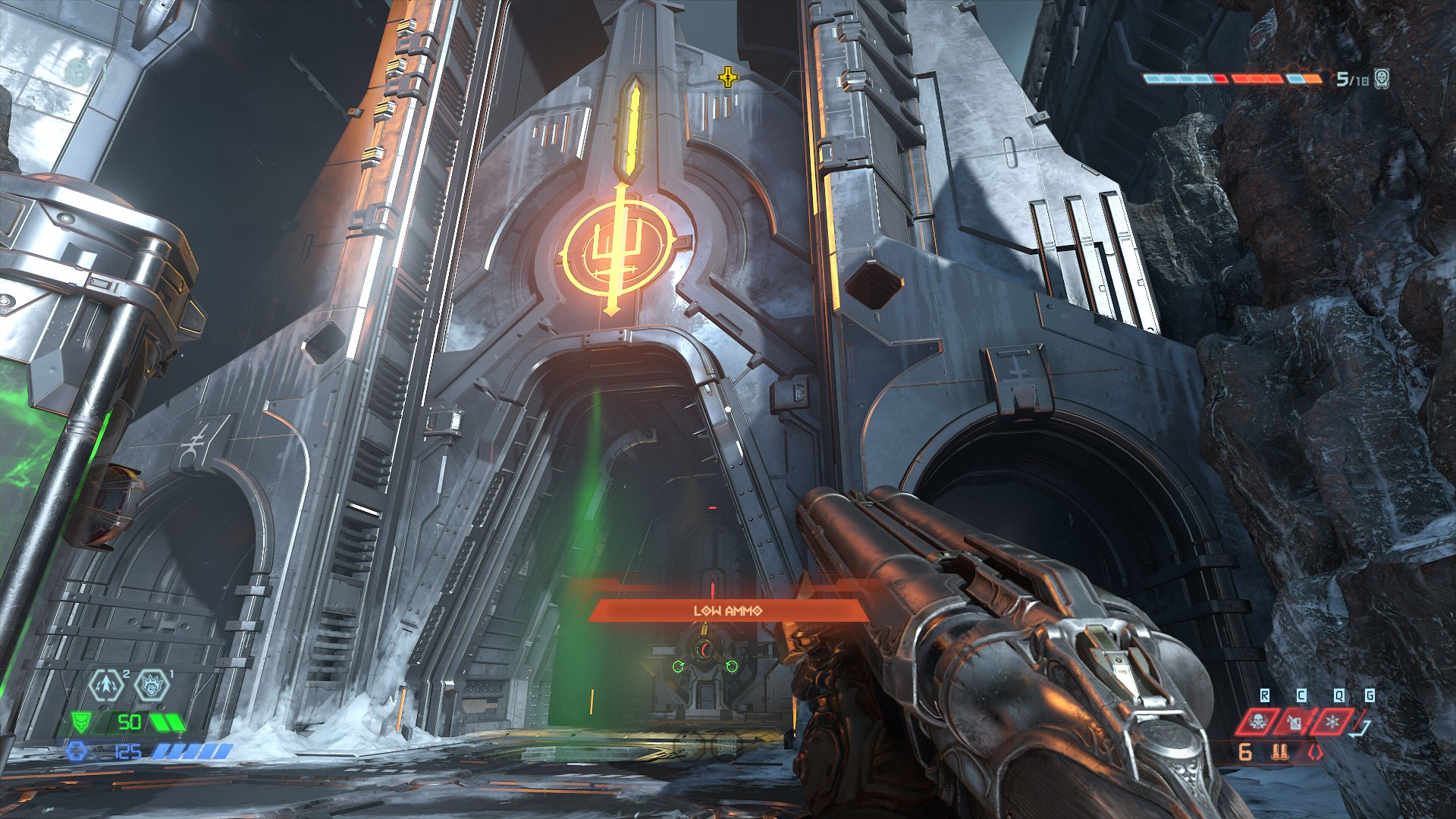Click the yellow objective marker
The width and height of the screenshot is (1456, 819).
727,77
